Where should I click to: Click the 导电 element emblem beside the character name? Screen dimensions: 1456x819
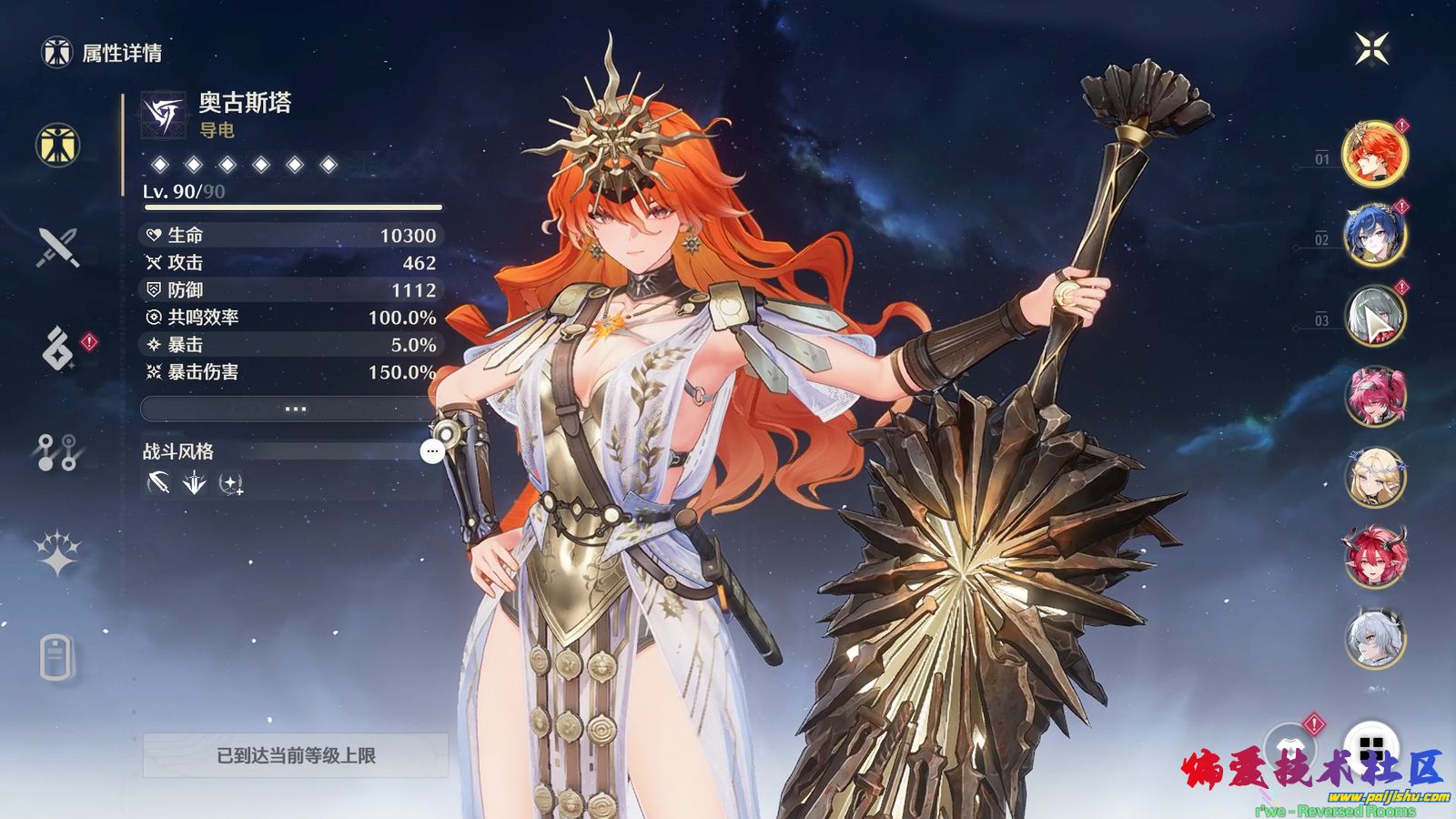(x=164, y=116)
